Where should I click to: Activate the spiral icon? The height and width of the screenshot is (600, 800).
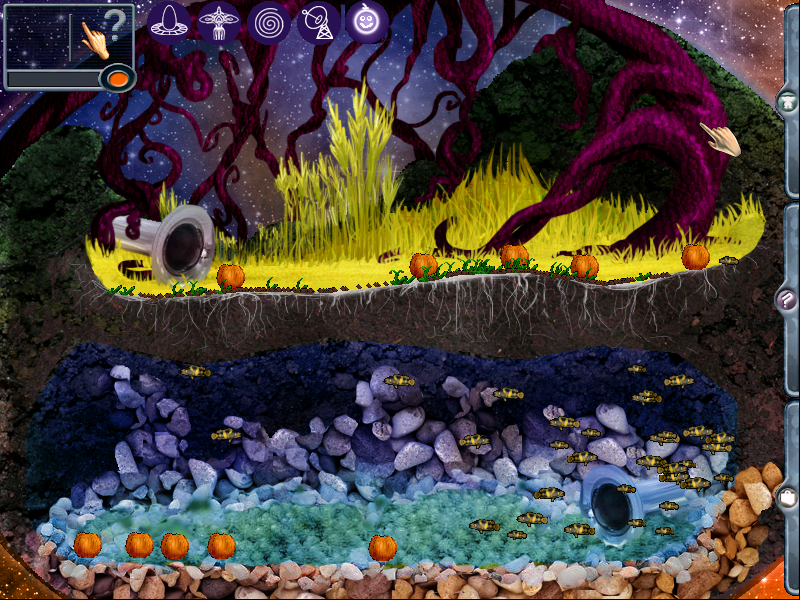coord(268,21)
